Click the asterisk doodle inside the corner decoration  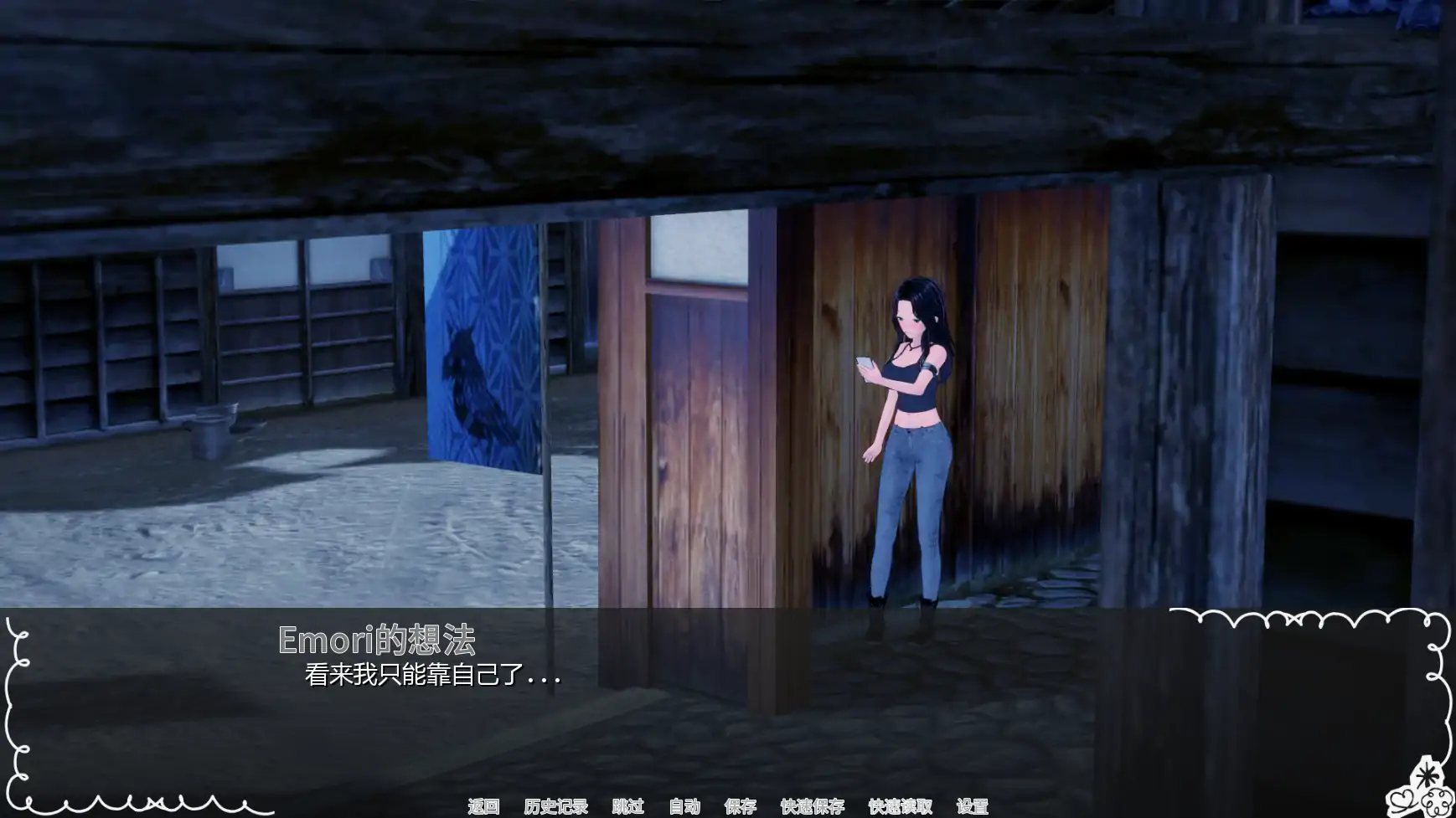coord(1428,774)
